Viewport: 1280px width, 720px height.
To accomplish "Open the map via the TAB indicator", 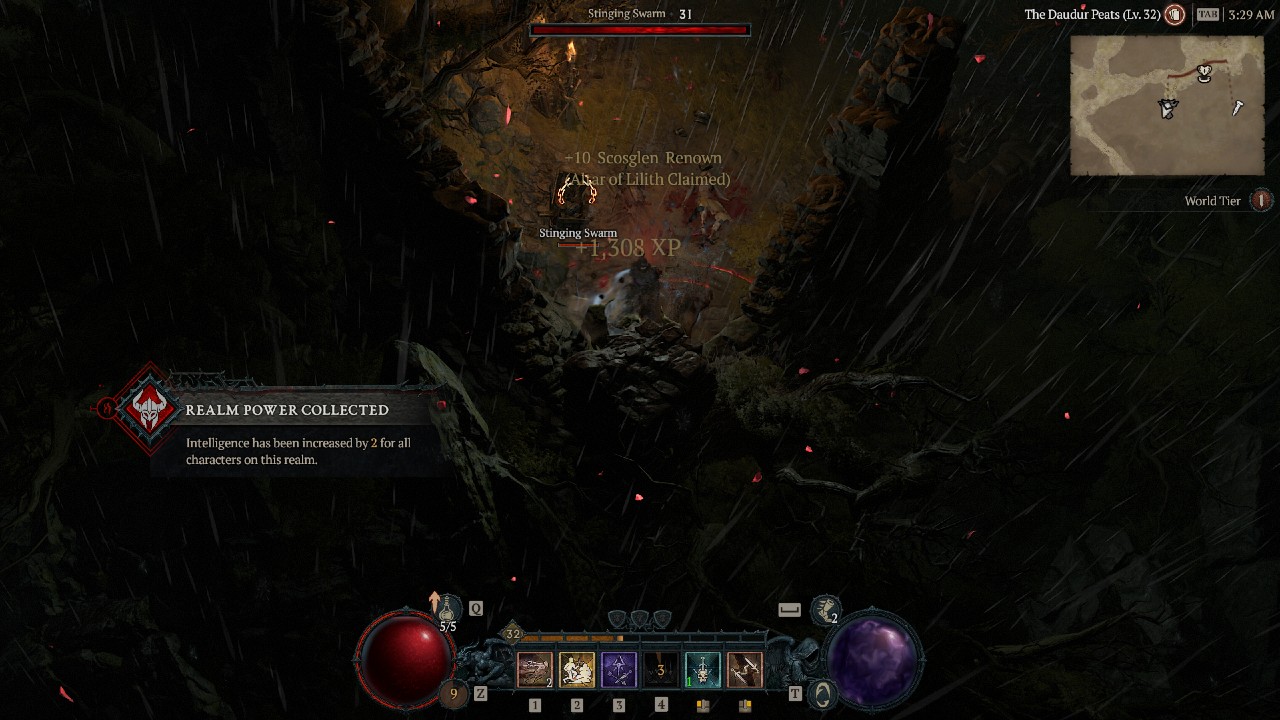I will point(1207,15).
